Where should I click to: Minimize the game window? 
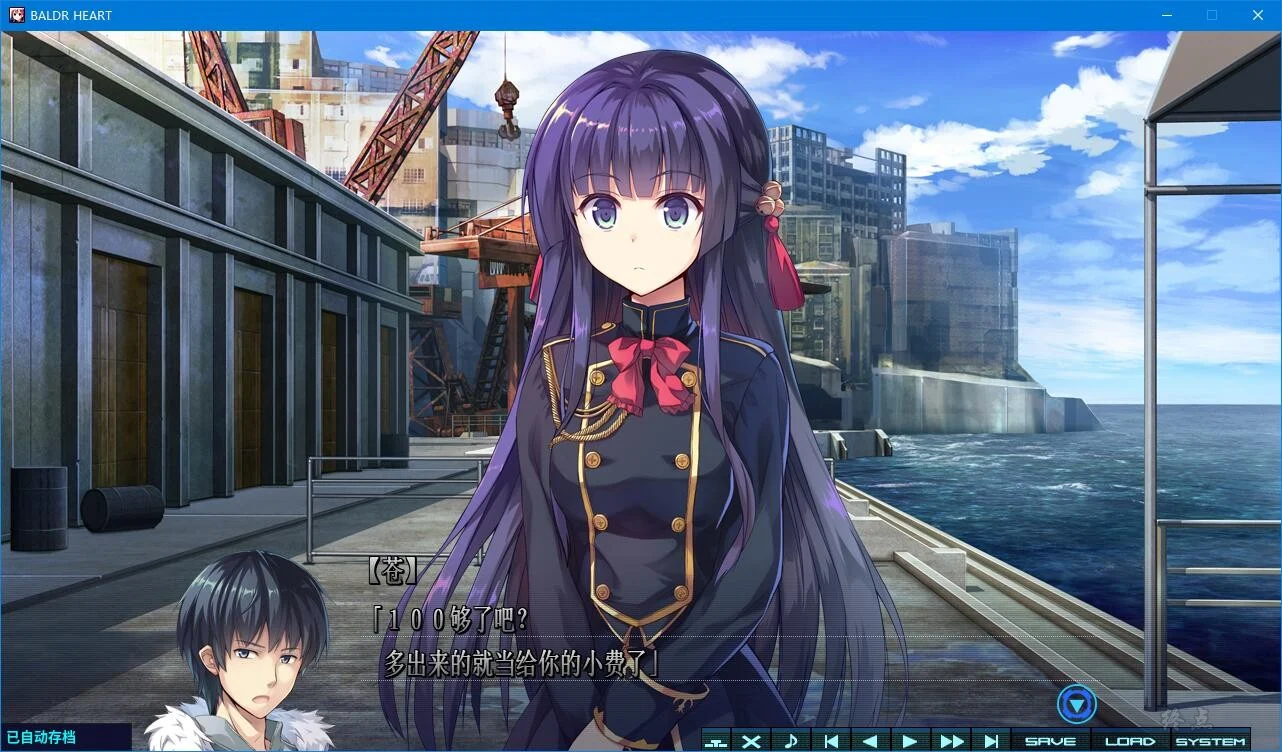pyautogui.click(x=1166, y=15)
